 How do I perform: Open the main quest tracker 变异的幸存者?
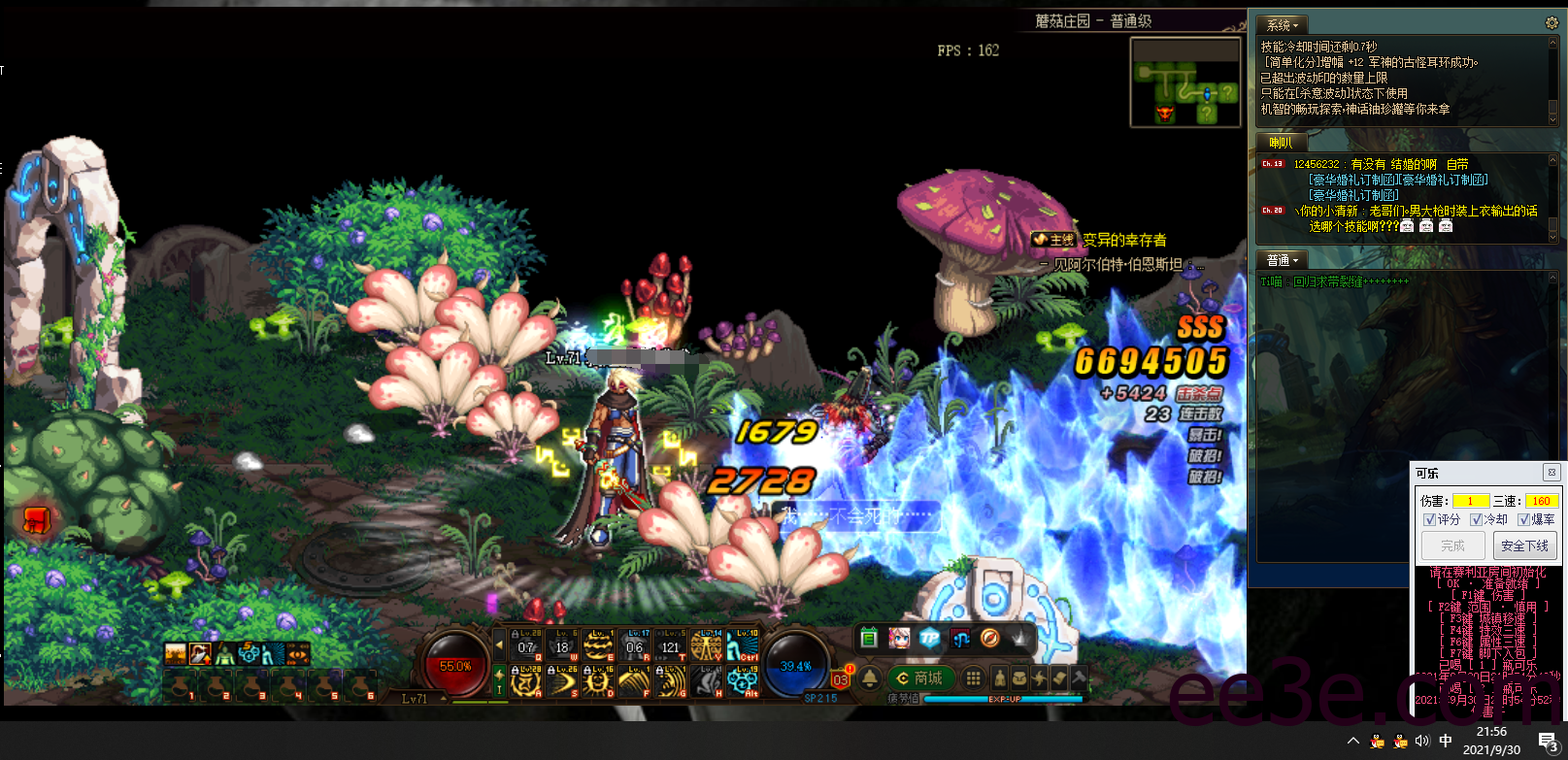pos(1124,240)
